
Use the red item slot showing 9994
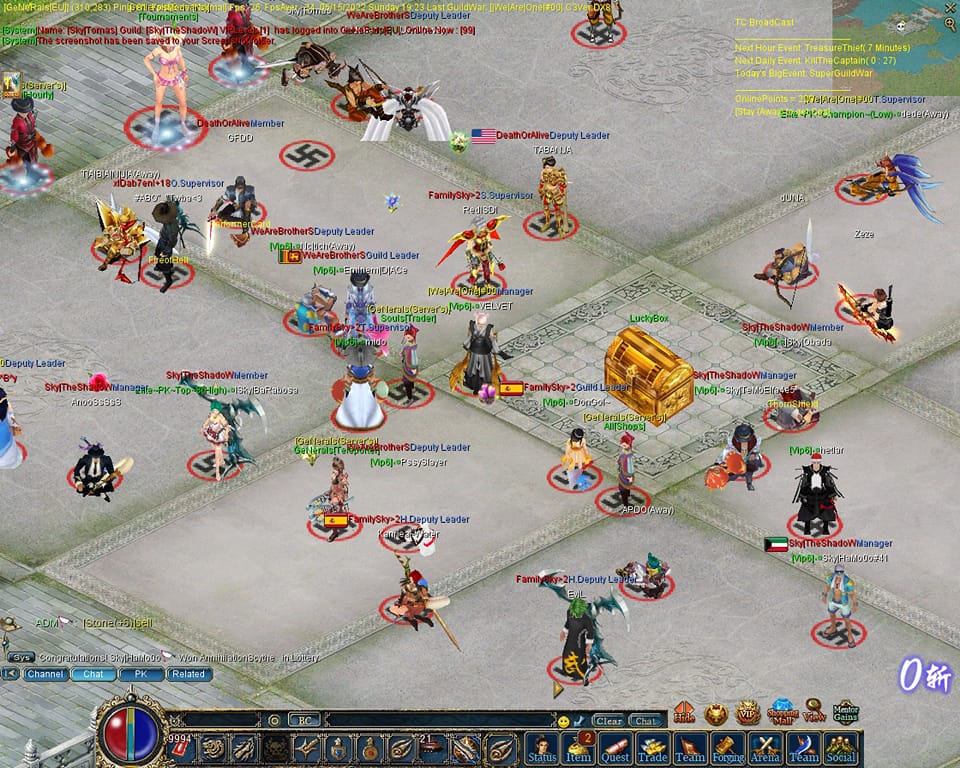click(x=182, y=746)
